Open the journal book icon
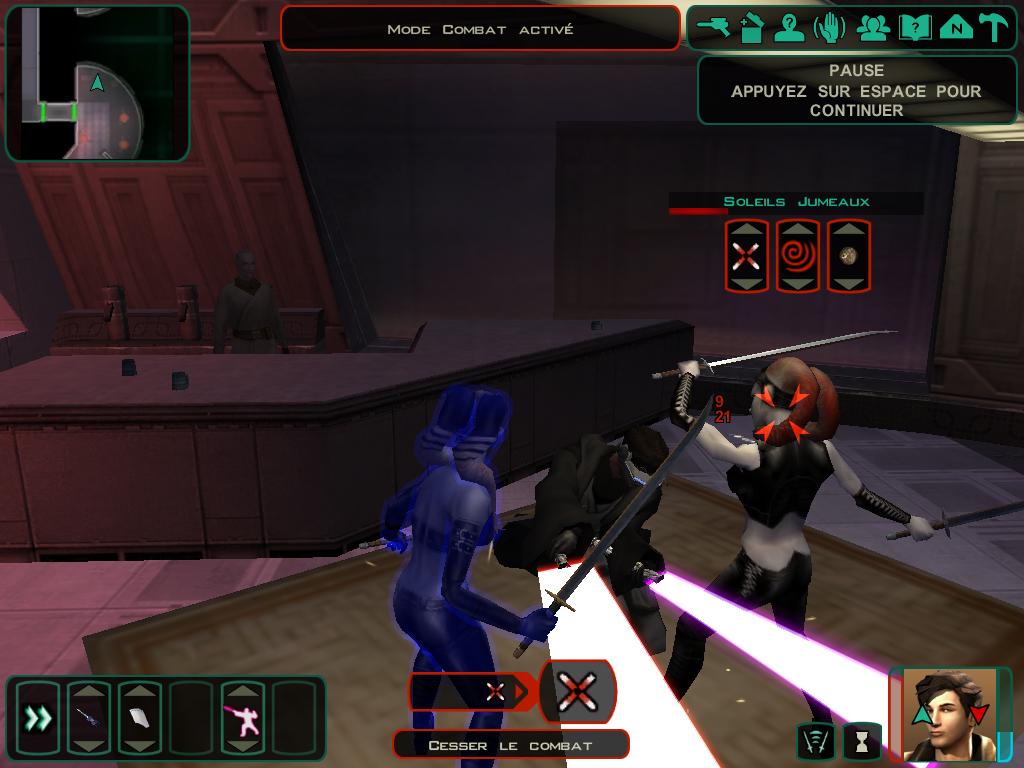The image size is (1024, 768). click(914, 28)
